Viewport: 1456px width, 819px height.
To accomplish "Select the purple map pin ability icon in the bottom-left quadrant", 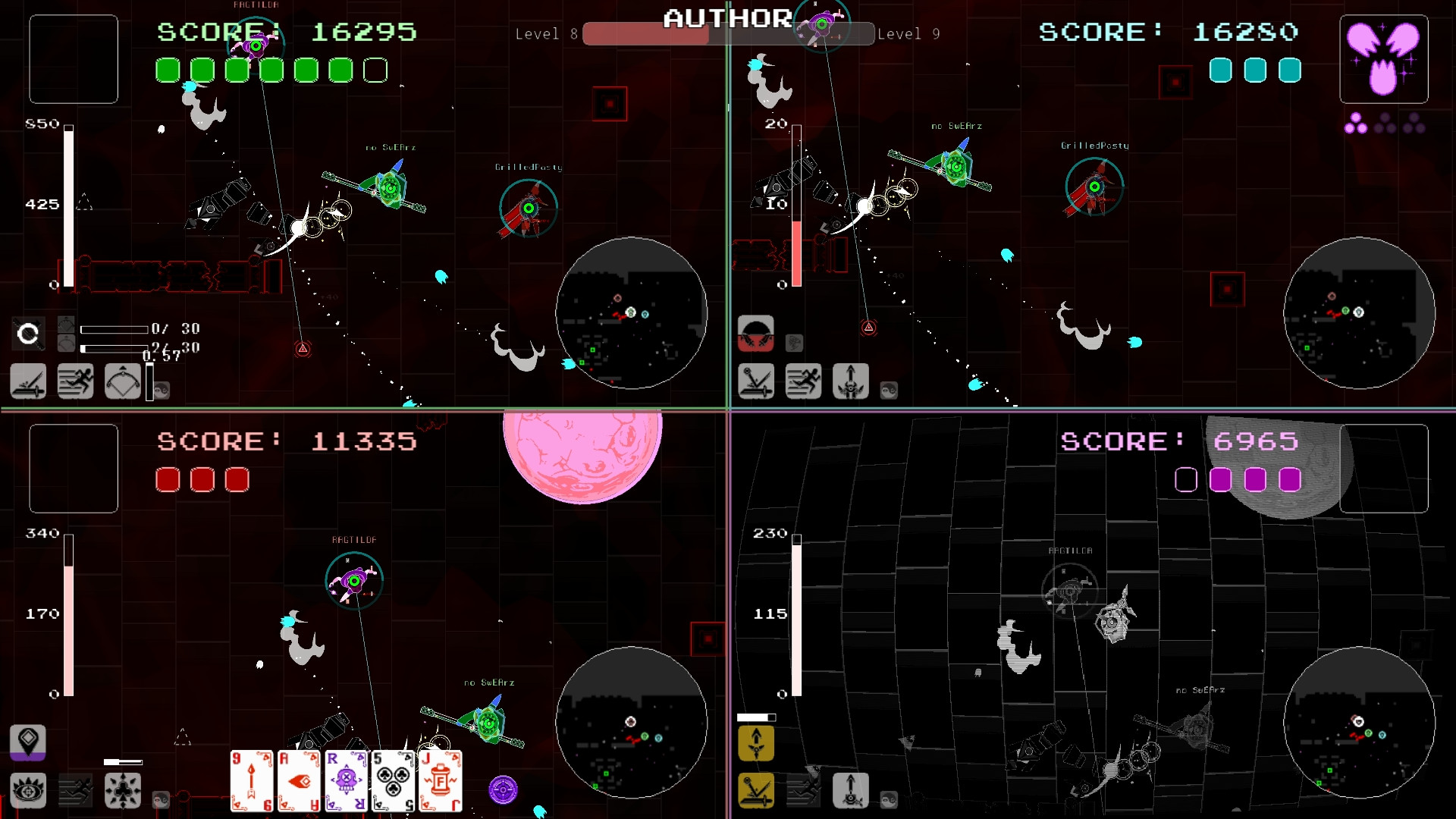I will 28,742.
